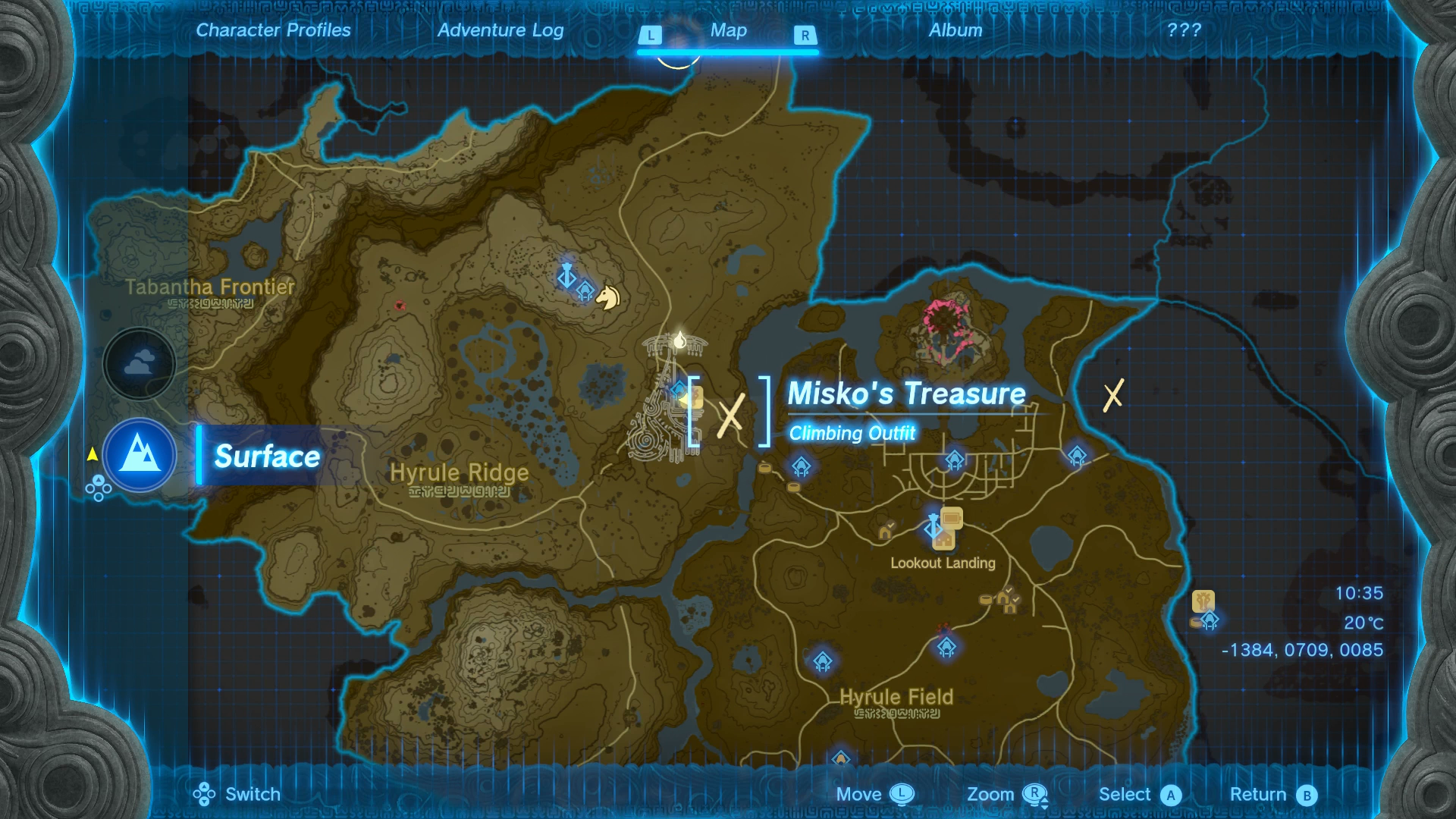Open the emergency shelter icon at Lookout Landing
Viewport: 1456px width, 819px height.
tap(945, 541)
